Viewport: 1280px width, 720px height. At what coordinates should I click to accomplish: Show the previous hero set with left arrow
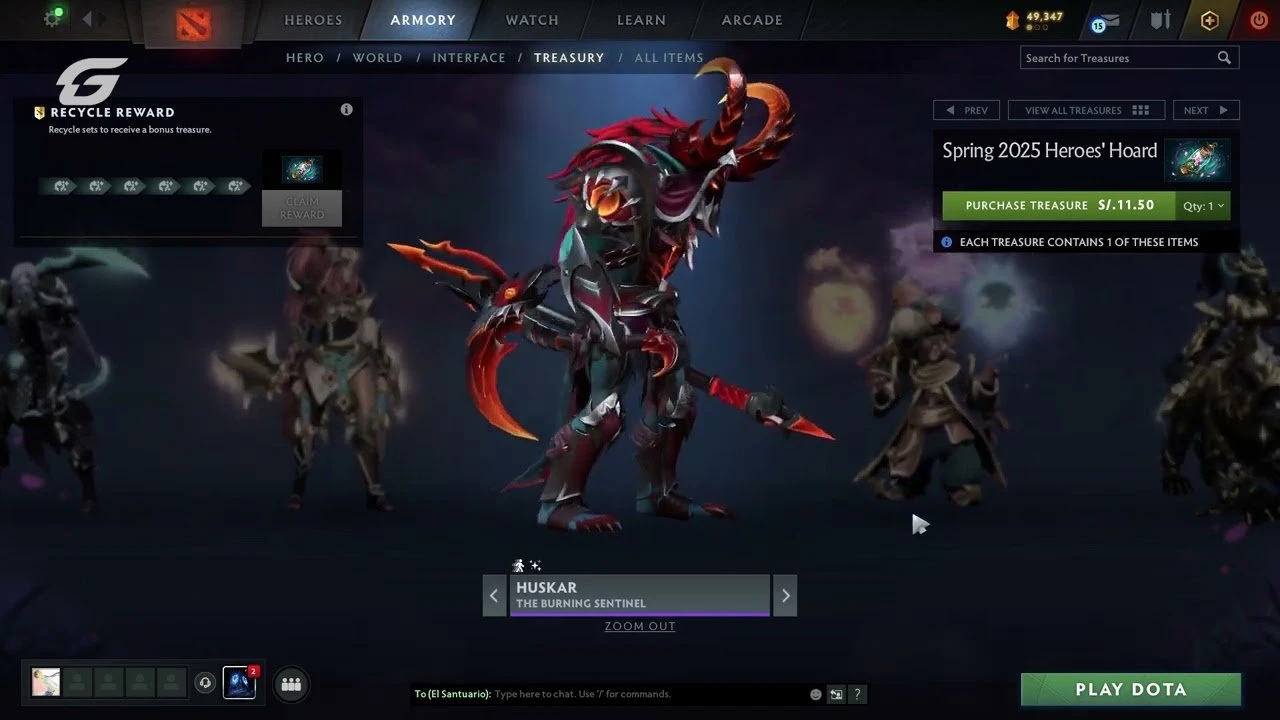click(494, 596)
